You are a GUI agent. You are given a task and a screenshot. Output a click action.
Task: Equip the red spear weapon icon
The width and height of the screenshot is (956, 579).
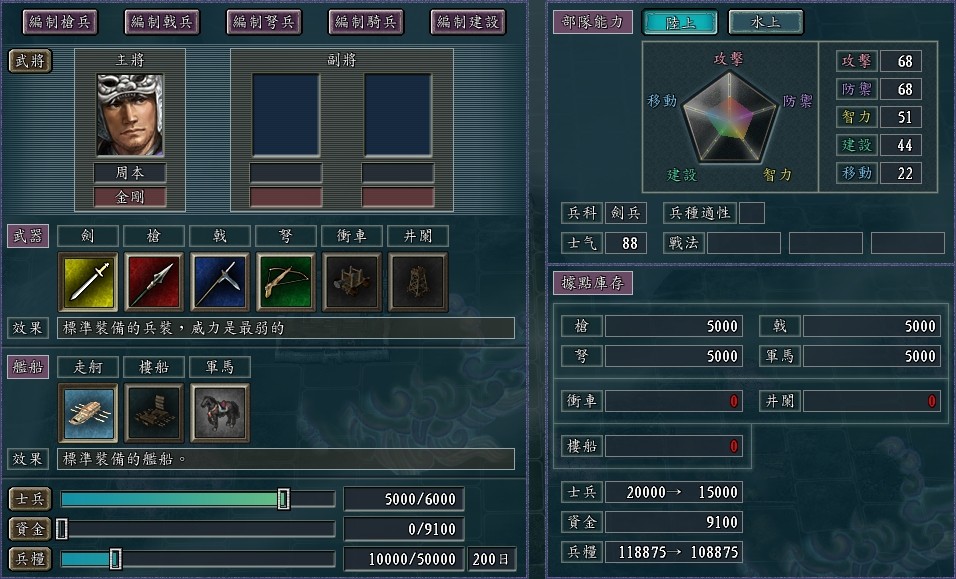(154, 282)
